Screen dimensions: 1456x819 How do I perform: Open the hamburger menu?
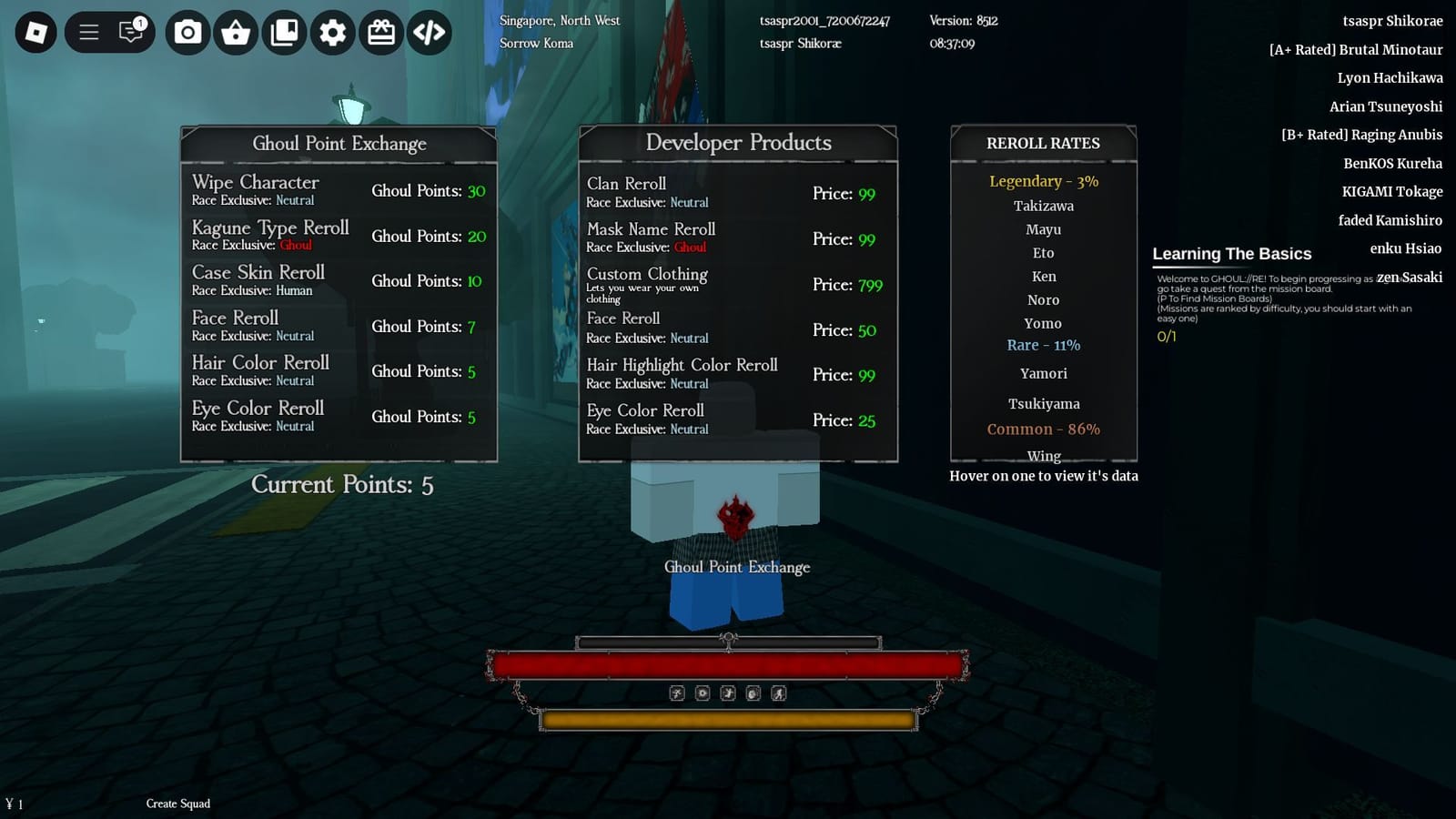[88, 31]
